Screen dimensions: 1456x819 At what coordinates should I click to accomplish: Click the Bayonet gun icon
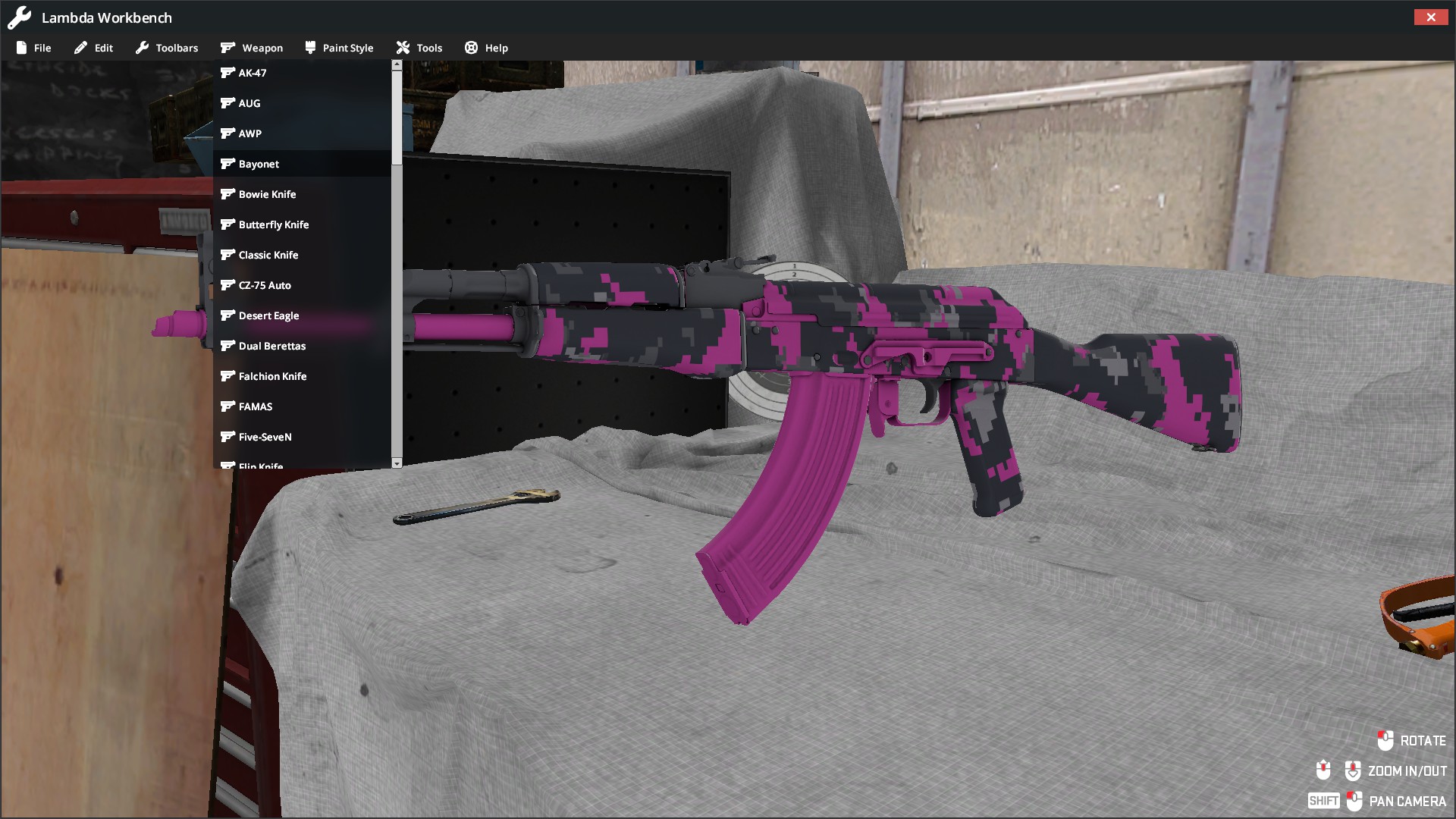229,164
